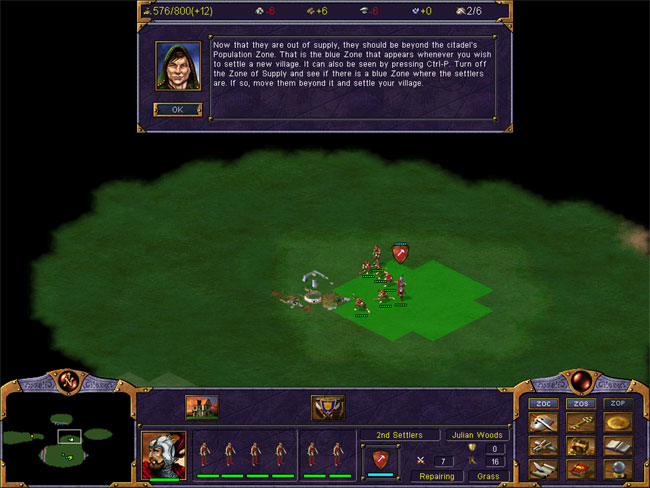Click the compass N emblem above minimap

[x=69, y=379]
